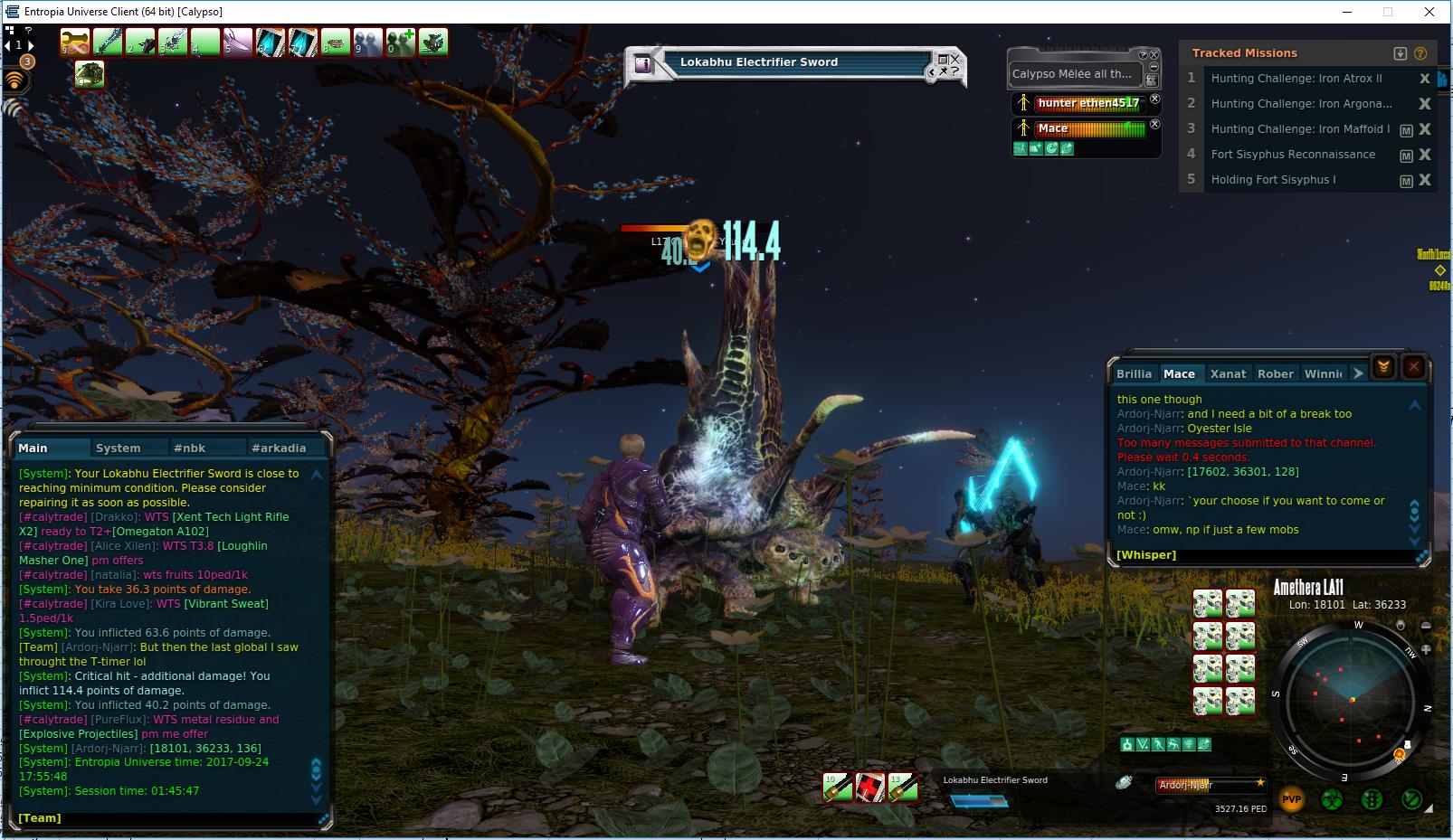
Task: Select team member Mace
Action: tap(1053, 128)
